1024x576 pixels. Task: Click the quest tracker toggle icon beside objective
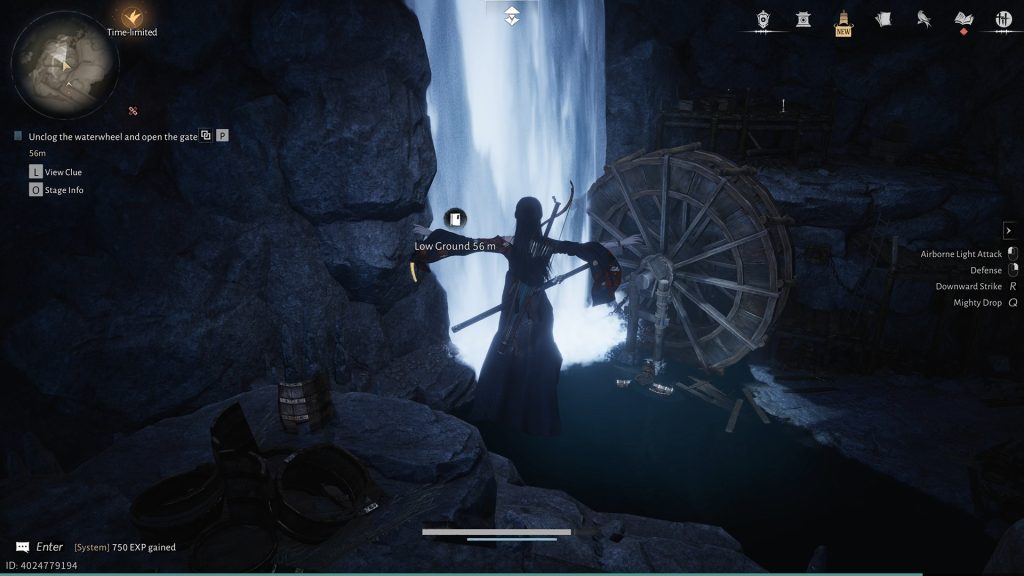pyautogui.click(x=205, y=136)
